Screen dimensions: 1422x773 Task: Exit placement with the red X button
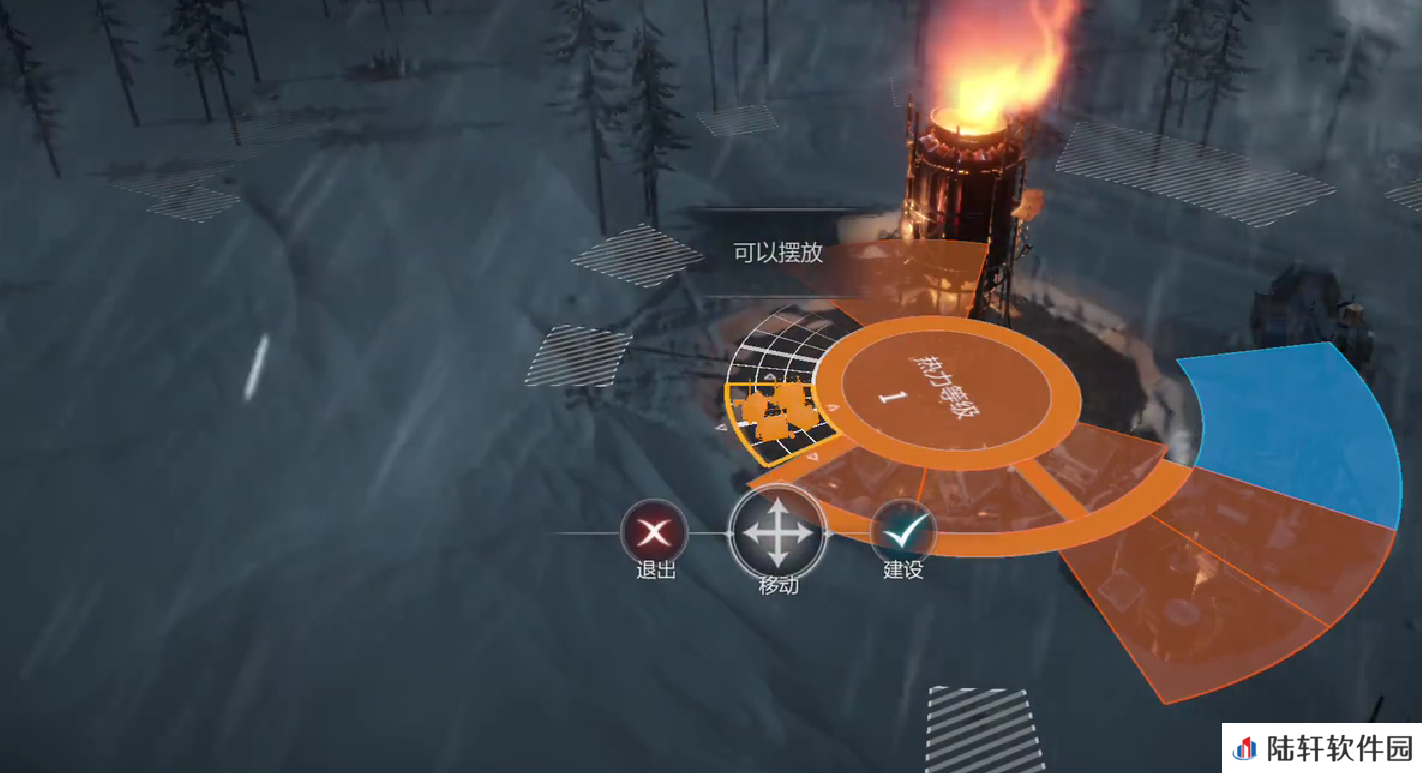point(655,533)
